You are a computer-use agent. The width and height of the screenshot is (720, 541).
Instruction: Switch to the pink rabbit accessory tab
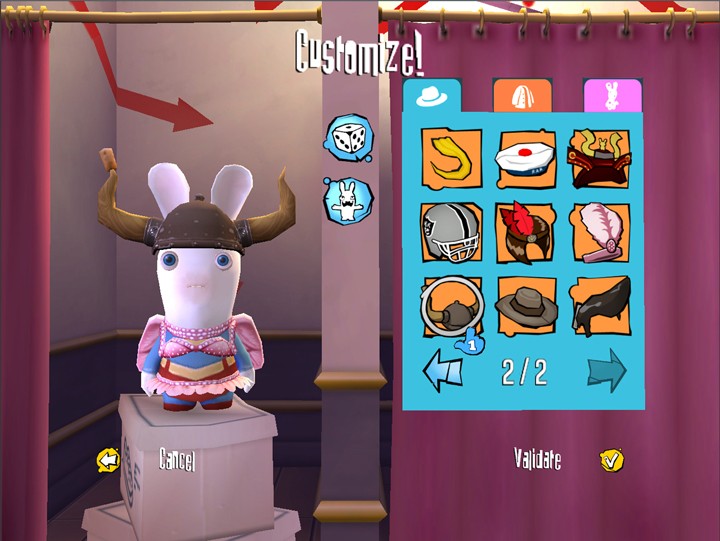pyautogui.click(x=611, y=96)
